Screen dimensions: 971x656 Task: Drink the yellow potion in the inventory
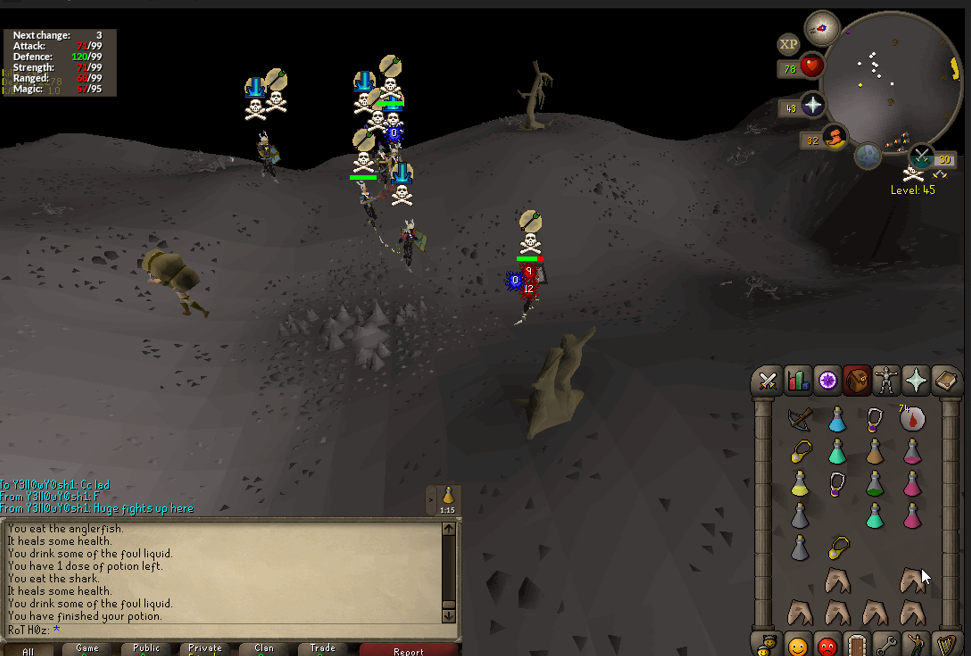click(799, 484)
